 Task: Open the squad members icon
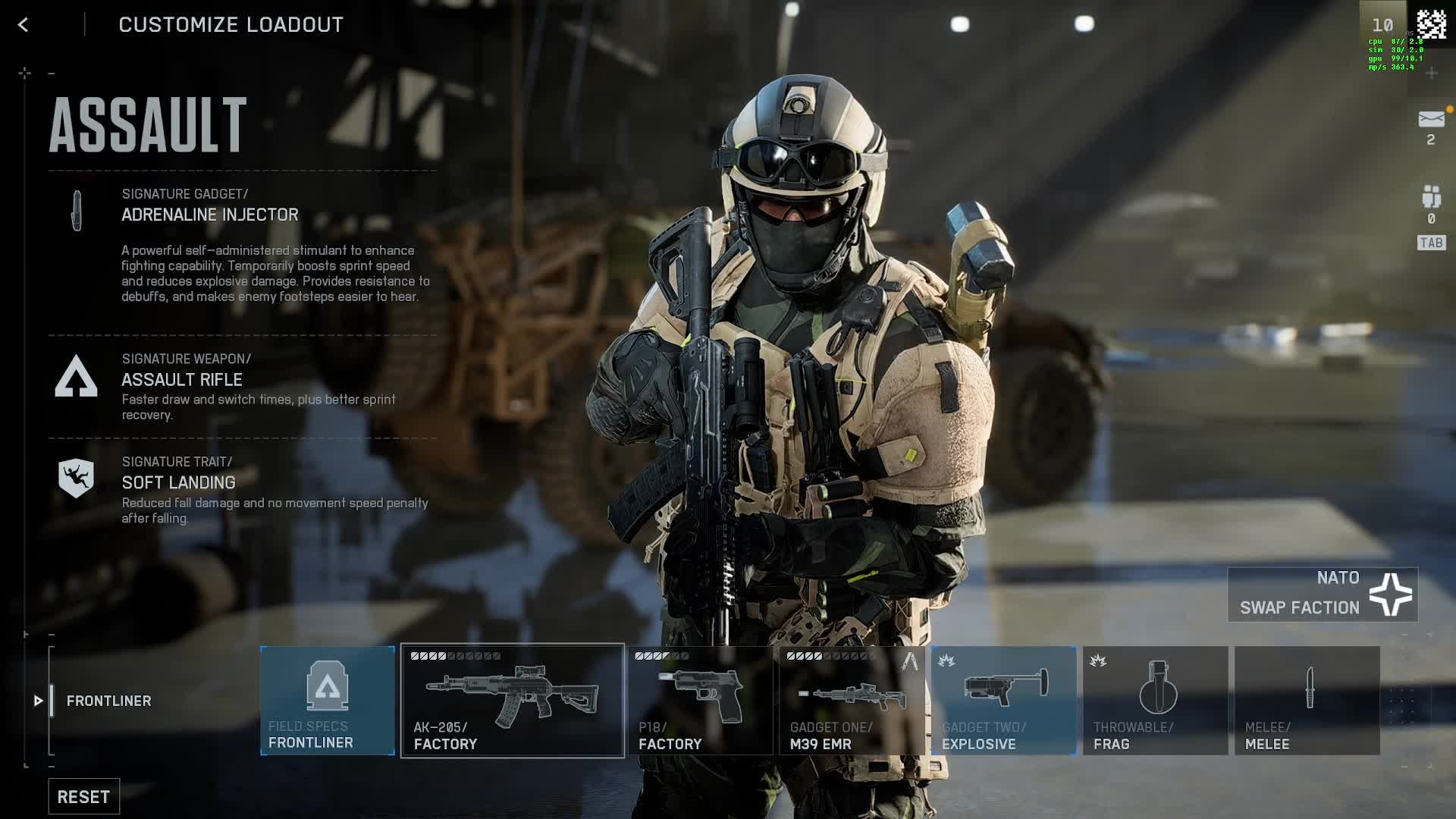pos(1431,197)
